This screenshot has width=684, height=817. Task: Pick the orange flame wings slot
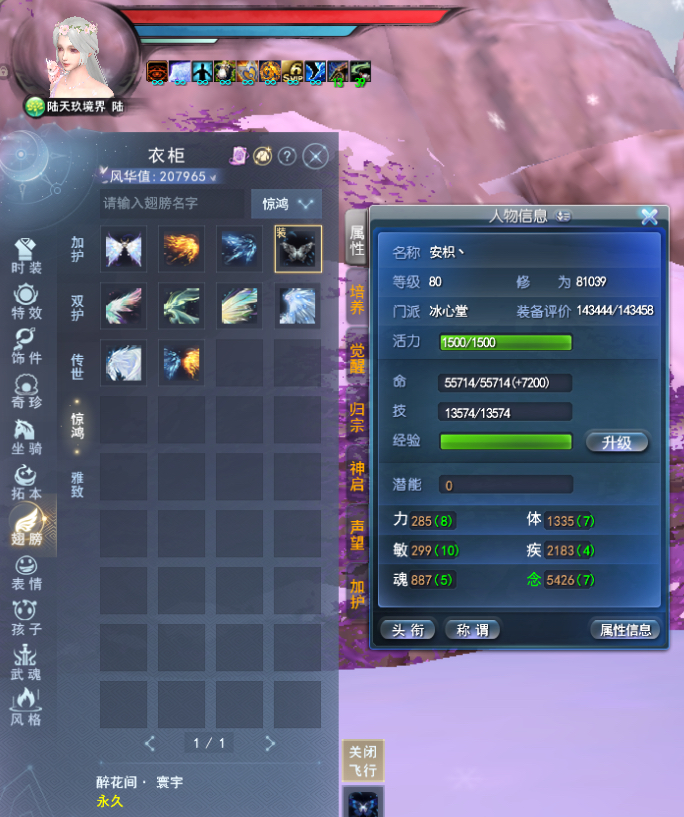click(x=182, y=249)
